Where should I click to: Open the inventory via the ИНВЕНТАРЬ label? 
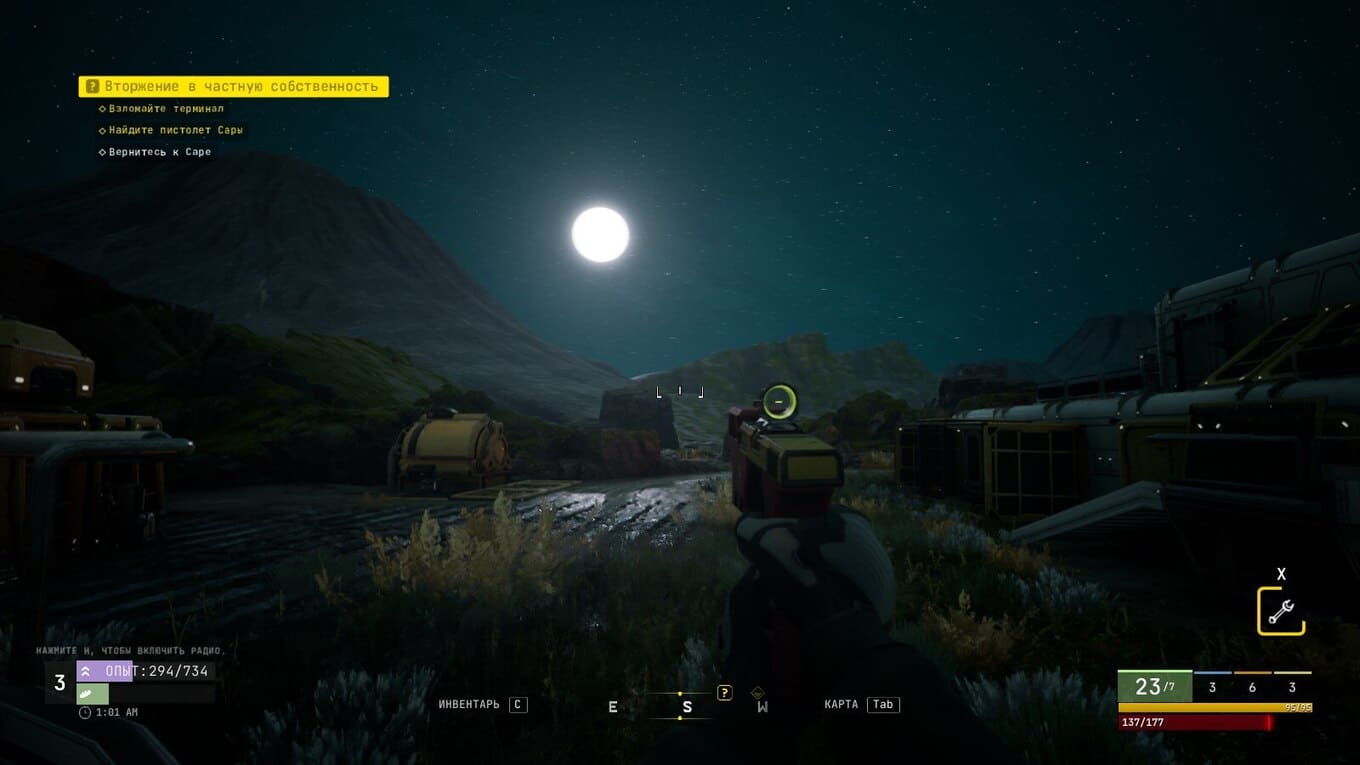[469, 704]
